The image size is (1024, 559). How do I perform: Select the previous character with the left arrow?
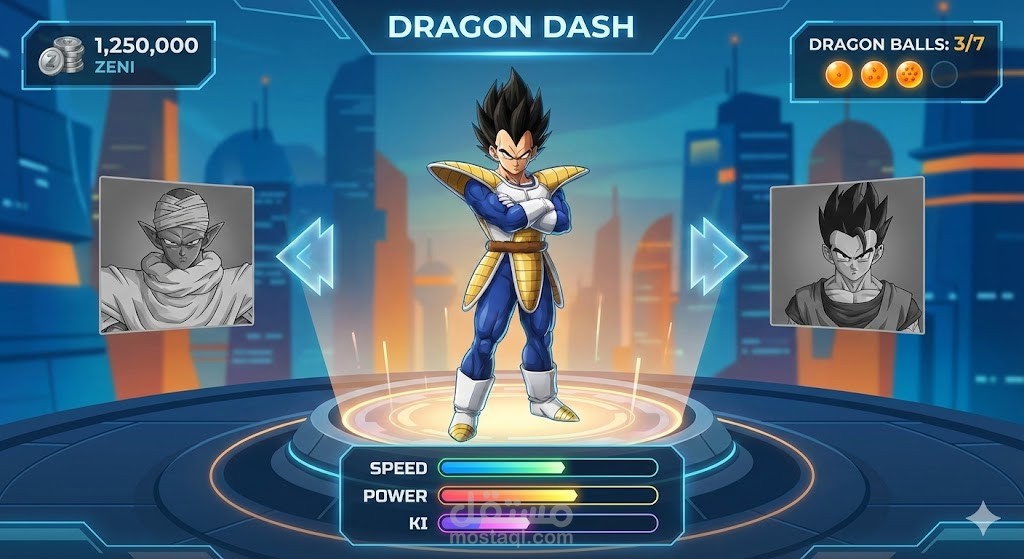point(306,258)
